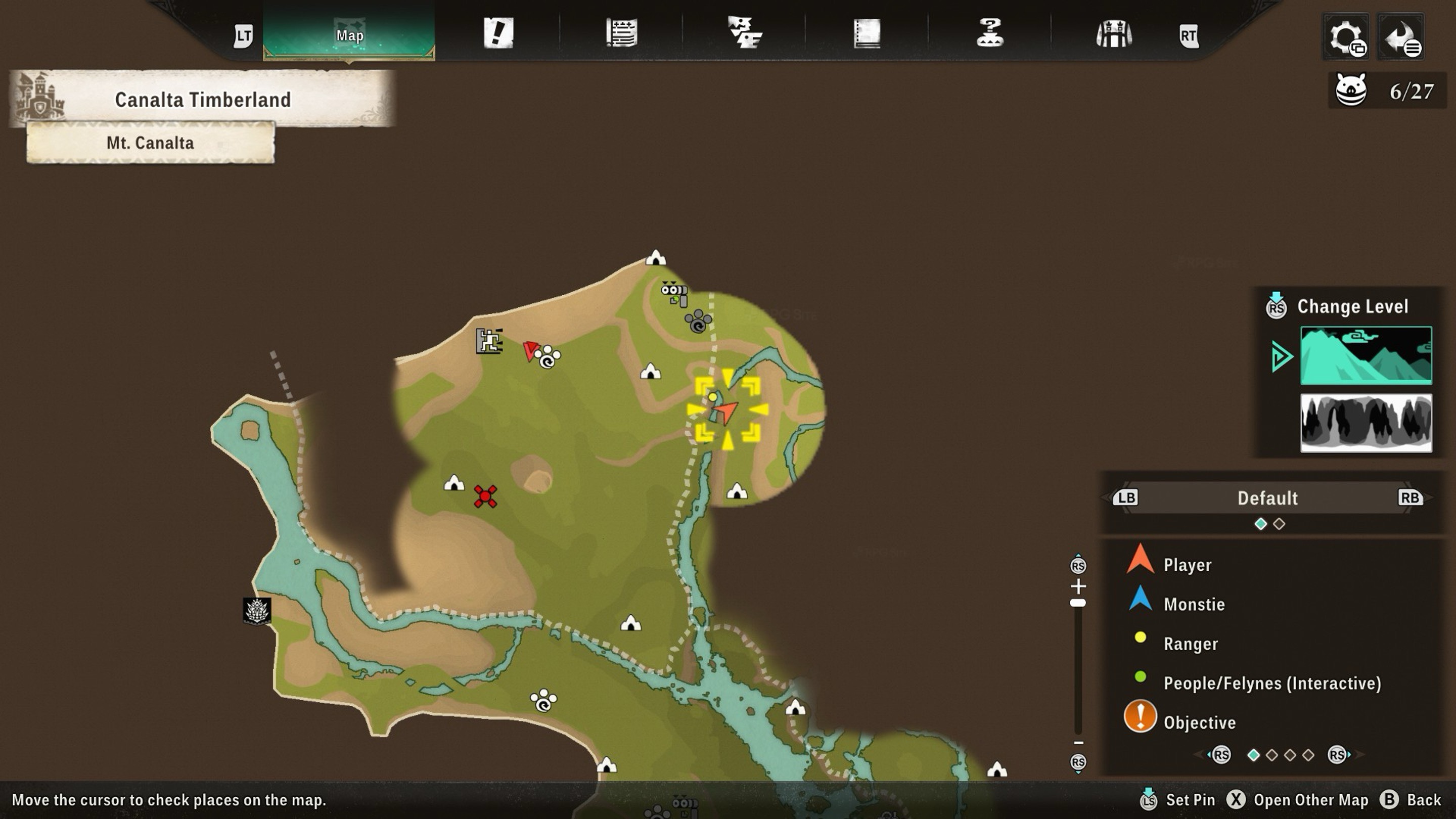Click the northernmost camp tent marker
Viewport: 1456px width, 819px height.
pyautogui.click(x=656, y=258)
